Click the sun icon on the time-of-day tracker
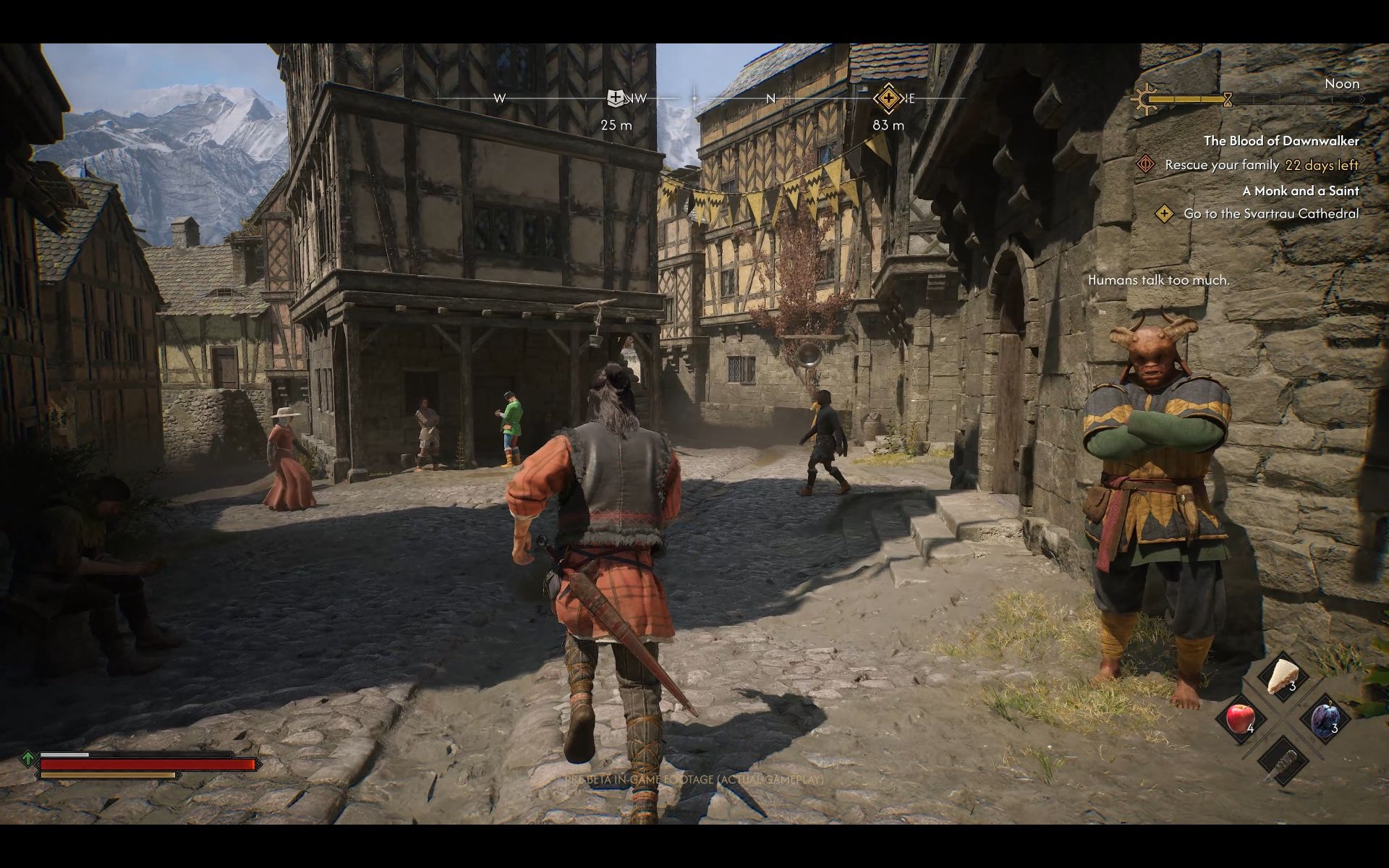The image size is (1389, 868). tap(1144, 98)
